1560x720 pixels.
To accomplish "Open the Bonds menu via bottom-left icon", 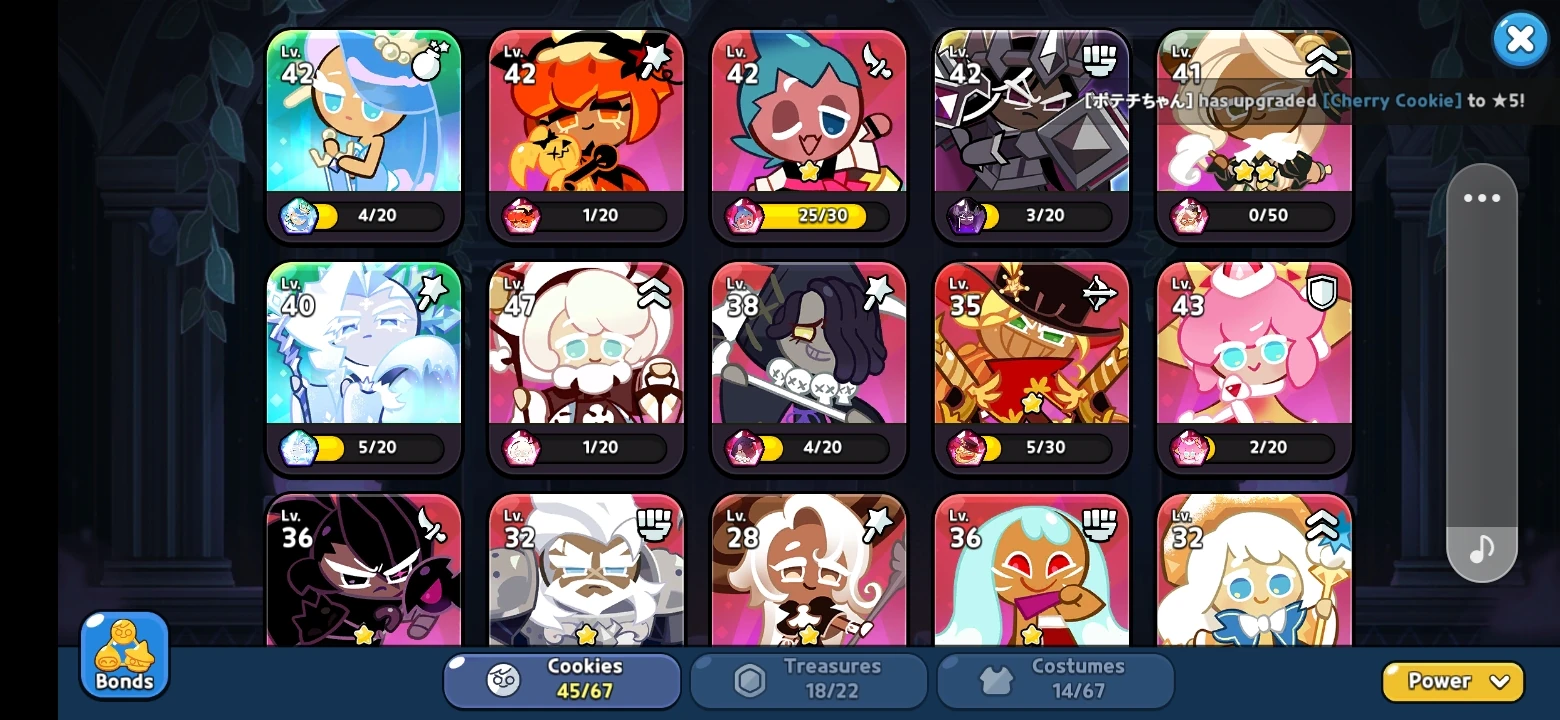I will (x=122, y=655).
